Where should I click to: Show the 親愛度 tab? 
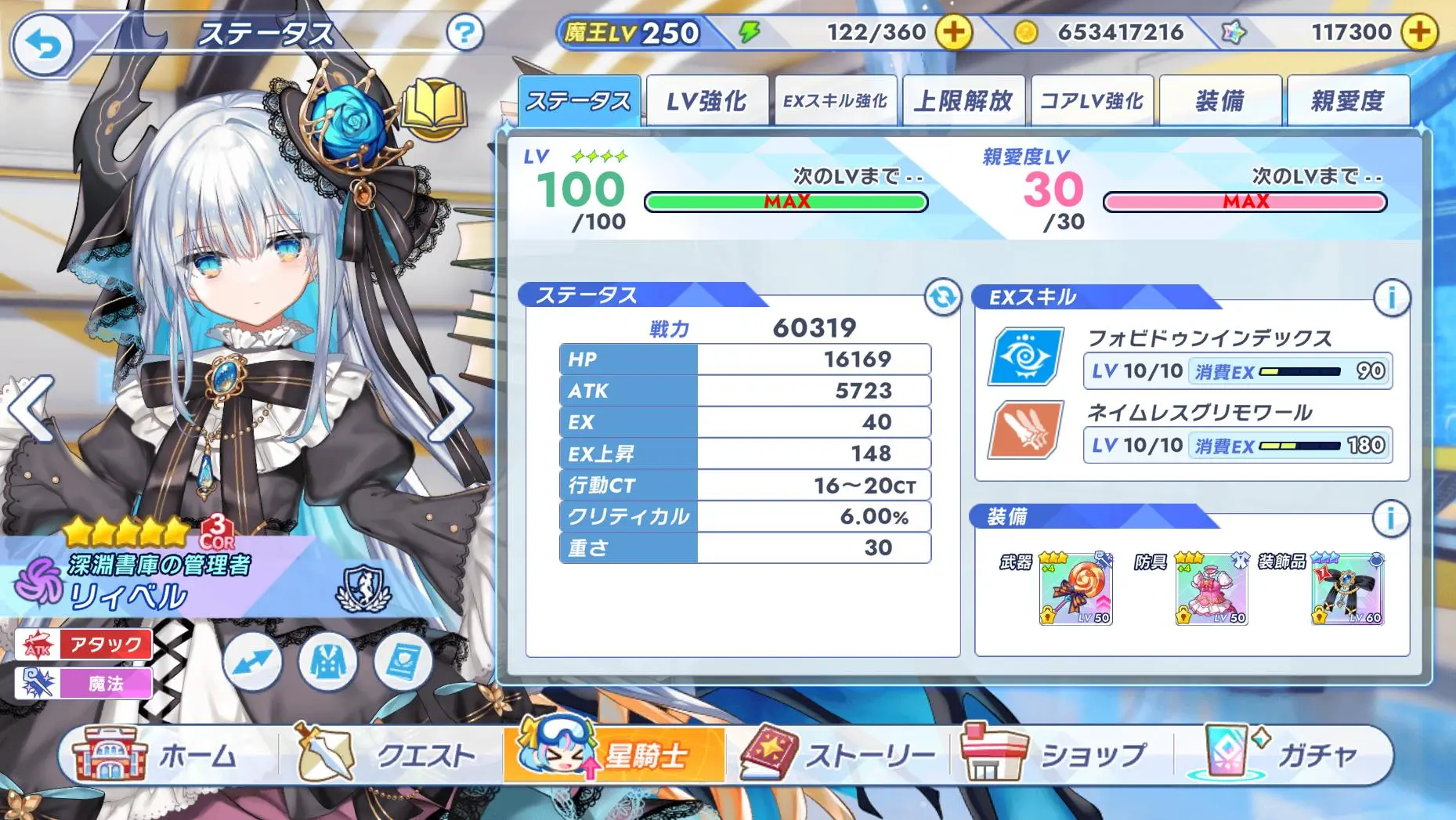[1348, 101]
